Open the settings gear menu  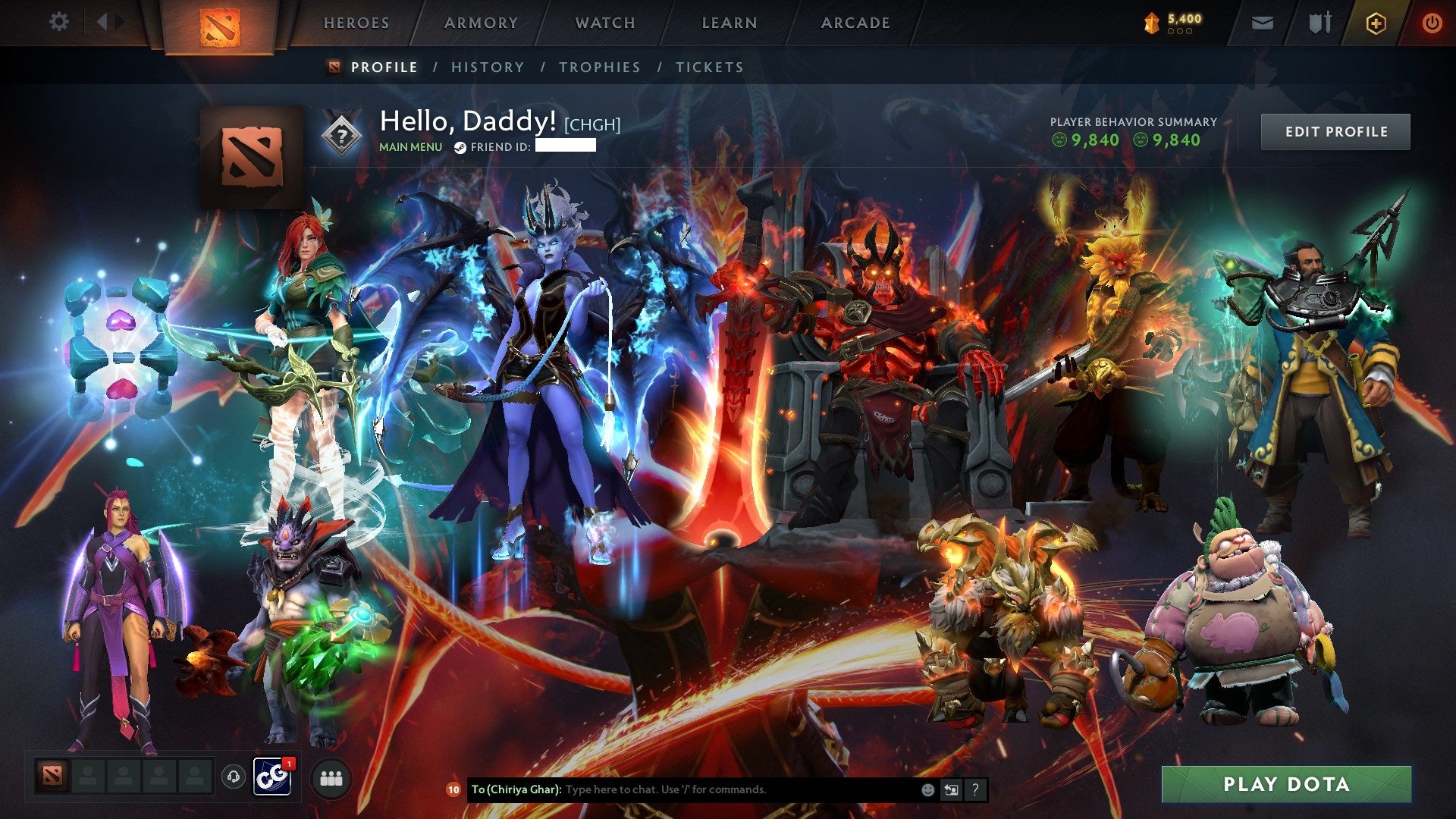coord(59,22)
